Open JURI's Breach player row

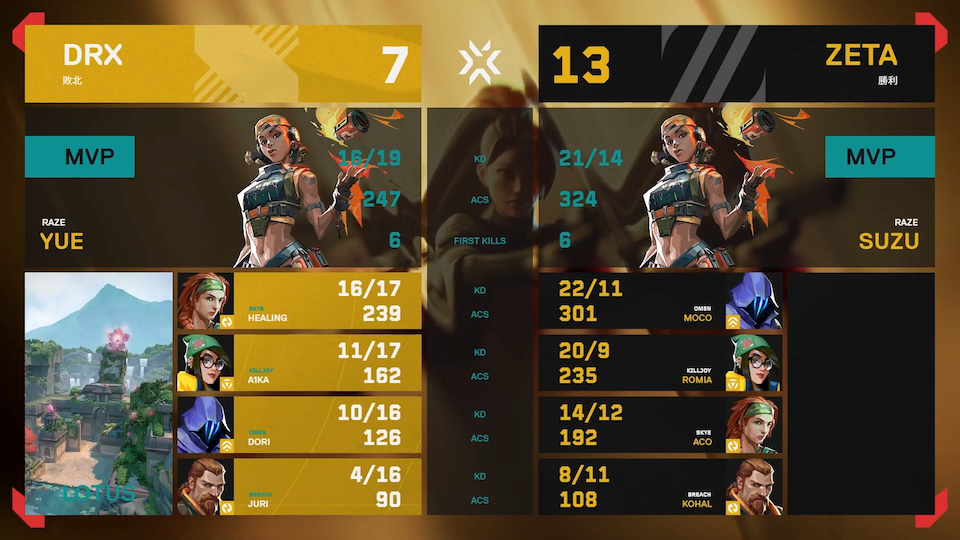click(x=299, y=487)
